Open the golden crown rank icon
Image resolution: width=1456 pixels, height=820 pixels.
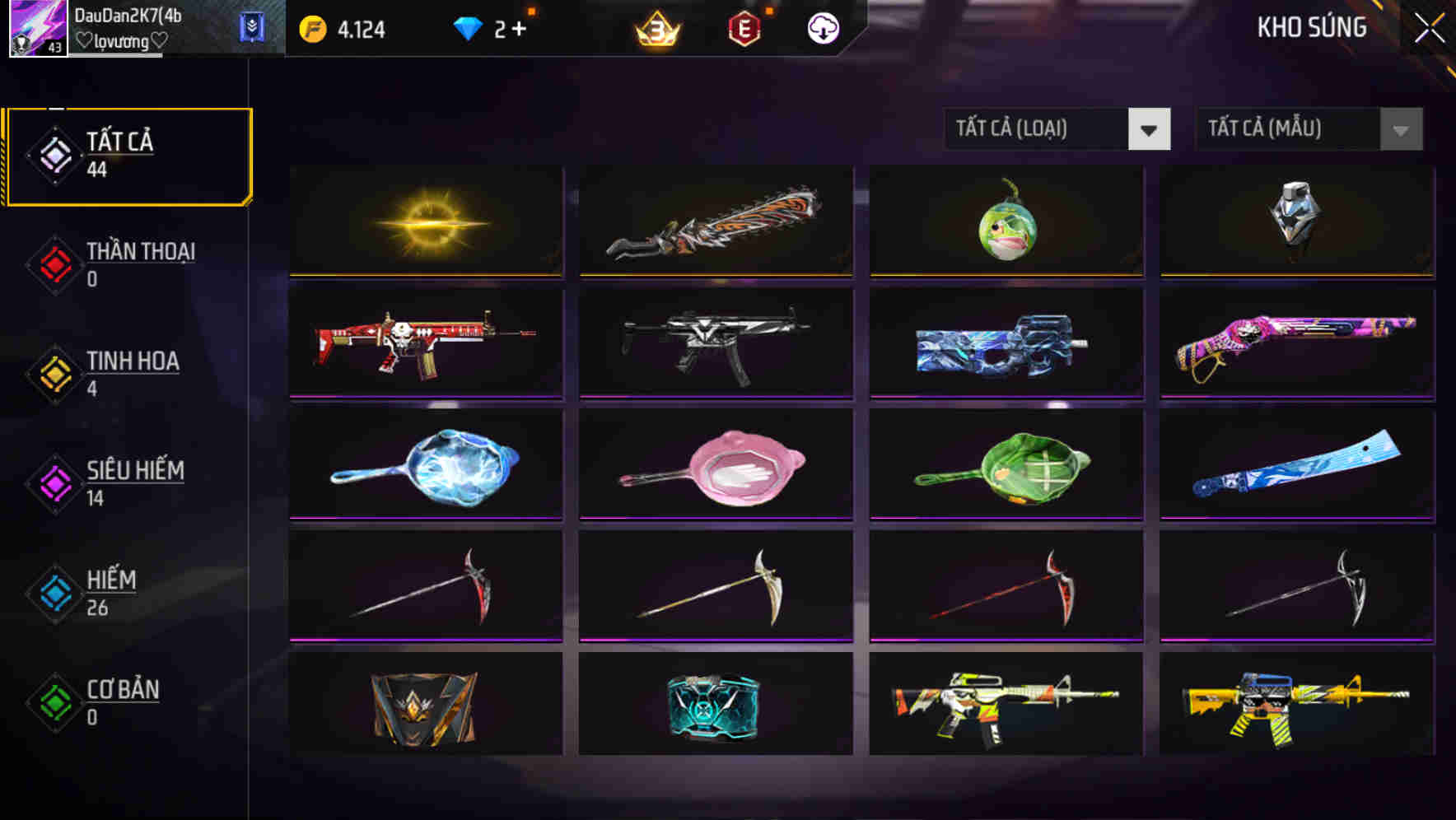(x=655, y=27)
